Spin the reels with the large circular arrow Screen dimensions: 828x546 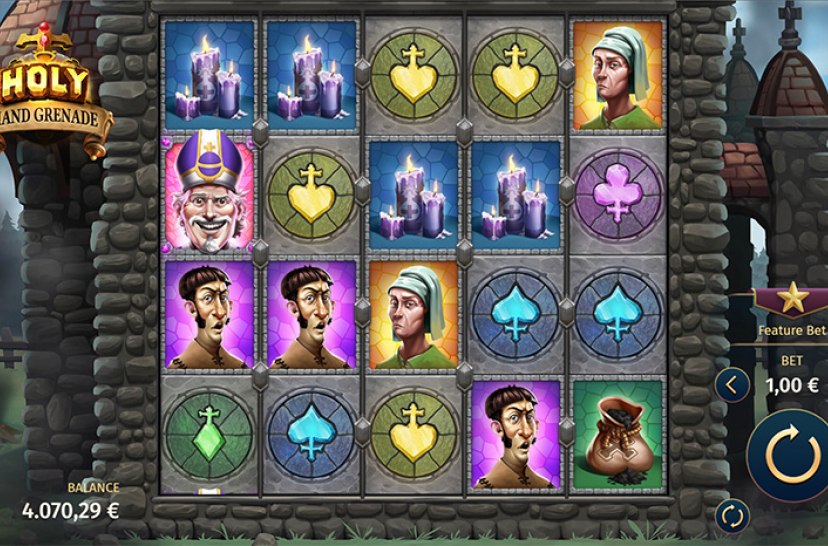(x=790, y=454)
